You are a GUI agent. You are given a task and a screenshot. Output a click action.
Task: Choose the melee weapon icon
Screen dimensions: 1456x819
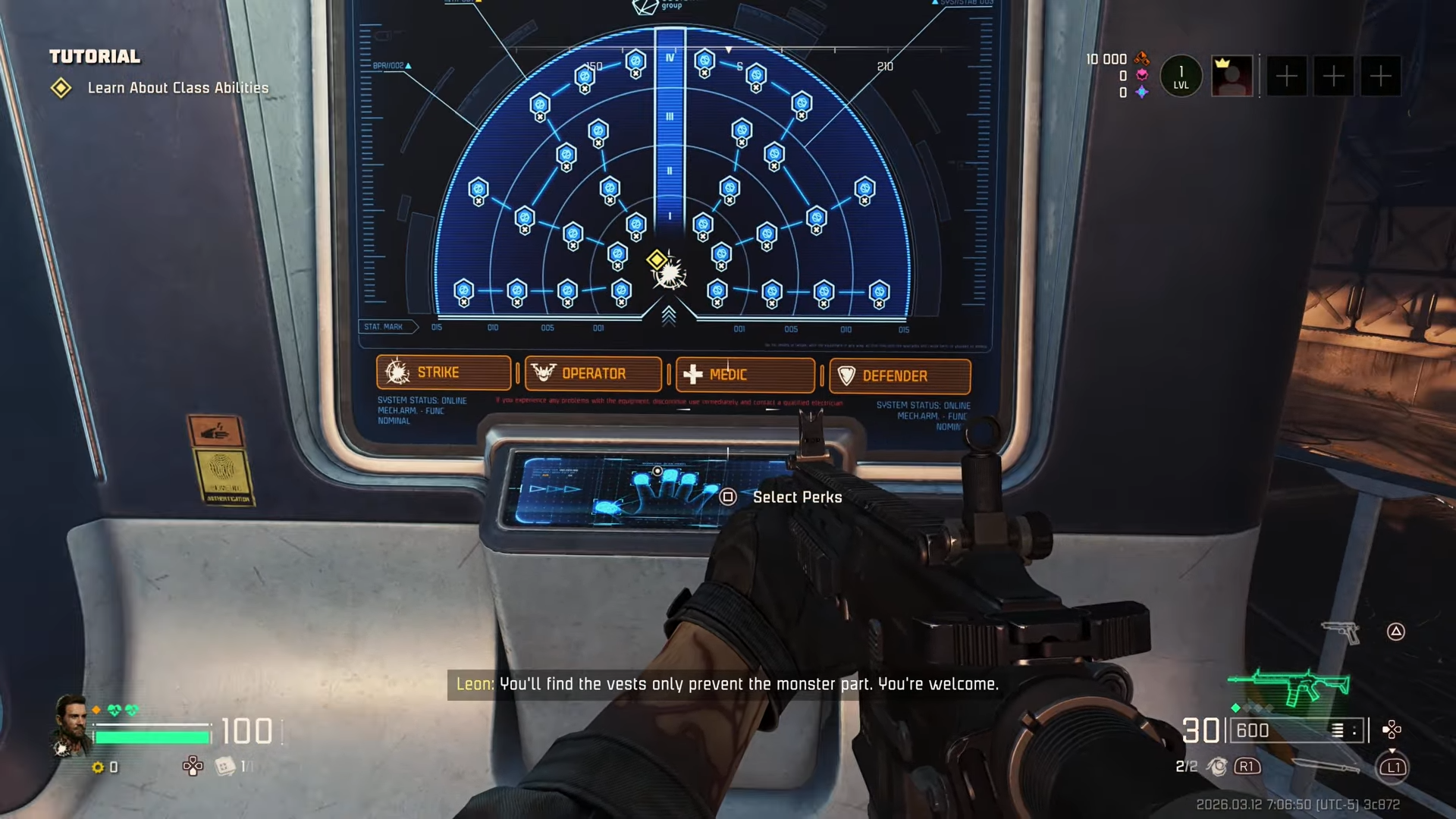click(x=1325, y=766)
